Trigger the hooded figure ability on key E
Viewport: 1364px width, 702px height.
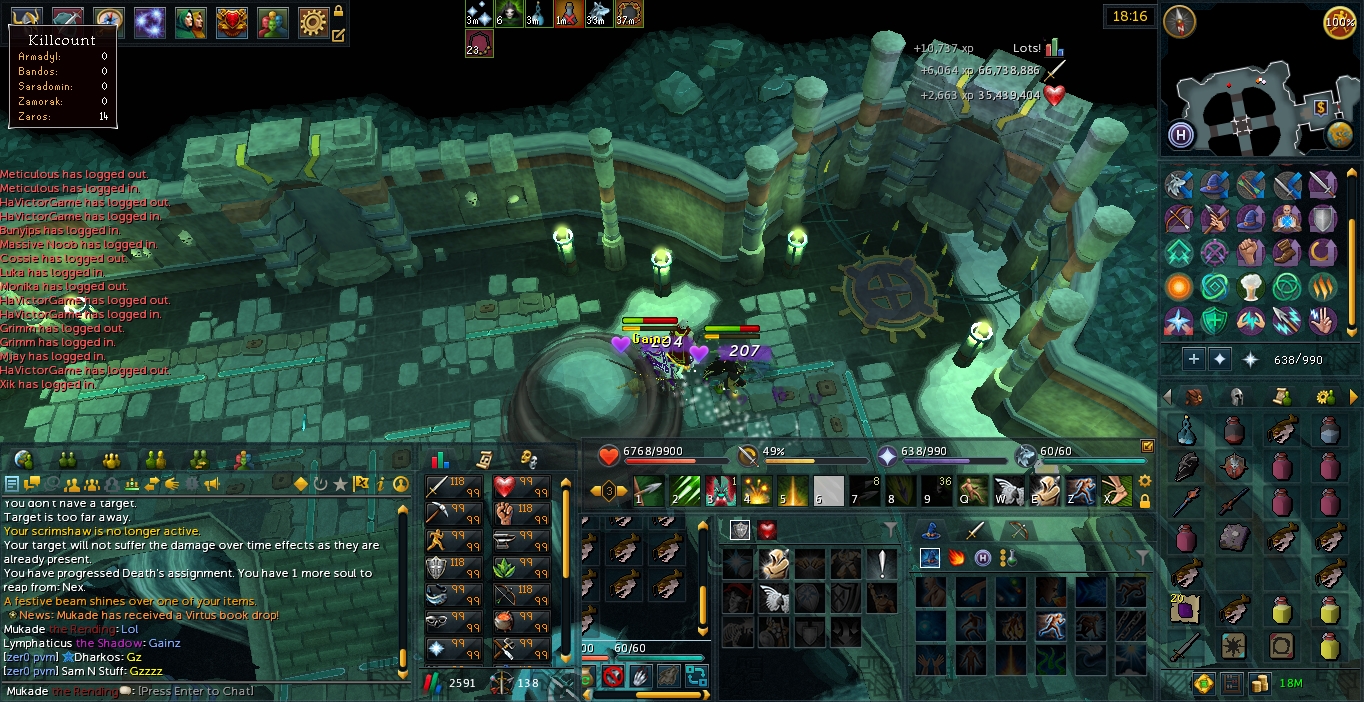1044,491
